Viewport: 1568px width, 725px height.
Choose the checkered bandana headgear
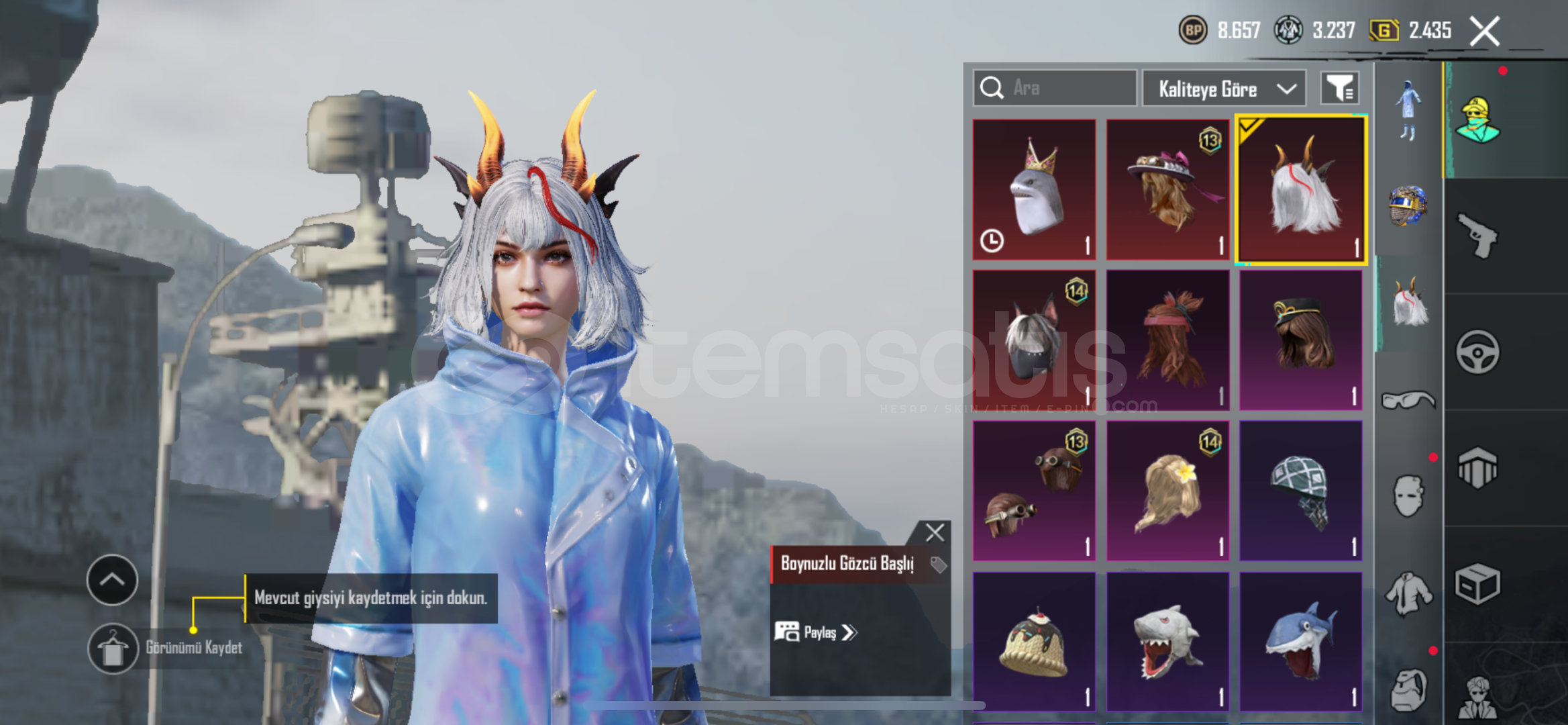coord(1300,491)
